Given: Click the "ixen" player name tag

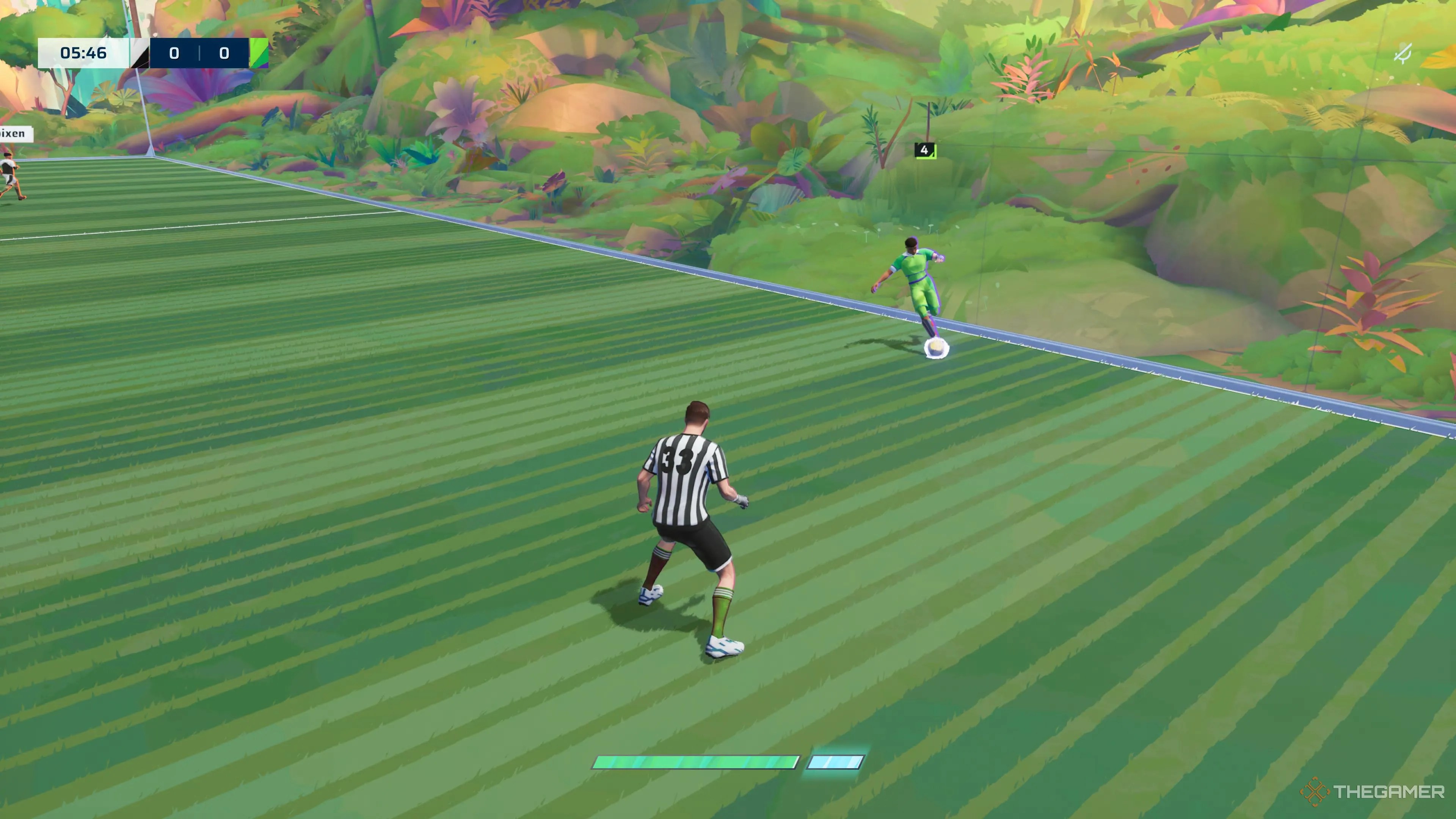Looking at the screenshot, I should (15, 133).
